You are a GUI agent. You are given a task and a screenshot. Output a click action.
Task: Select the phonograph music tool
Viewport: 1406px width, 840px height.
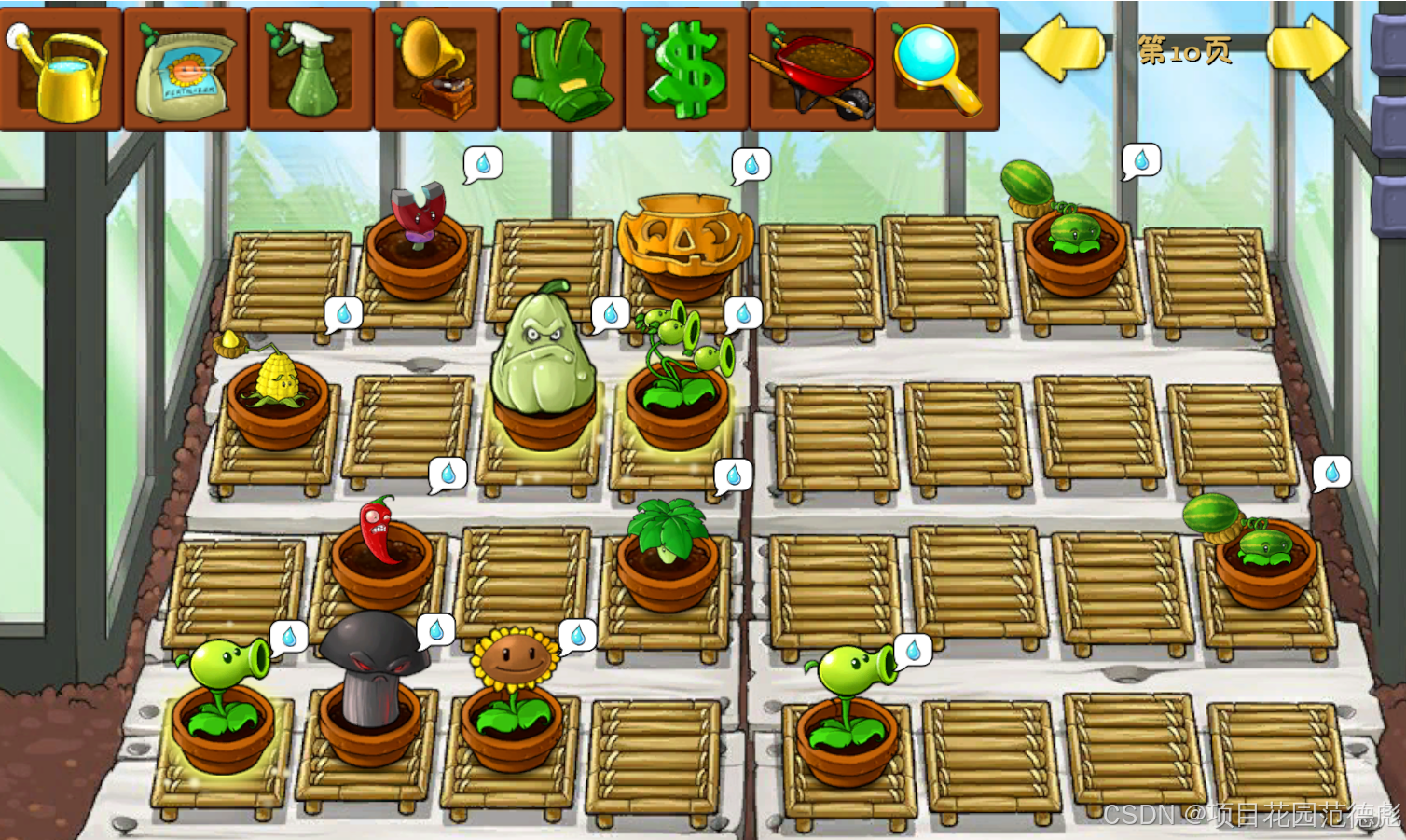point(436,71)
